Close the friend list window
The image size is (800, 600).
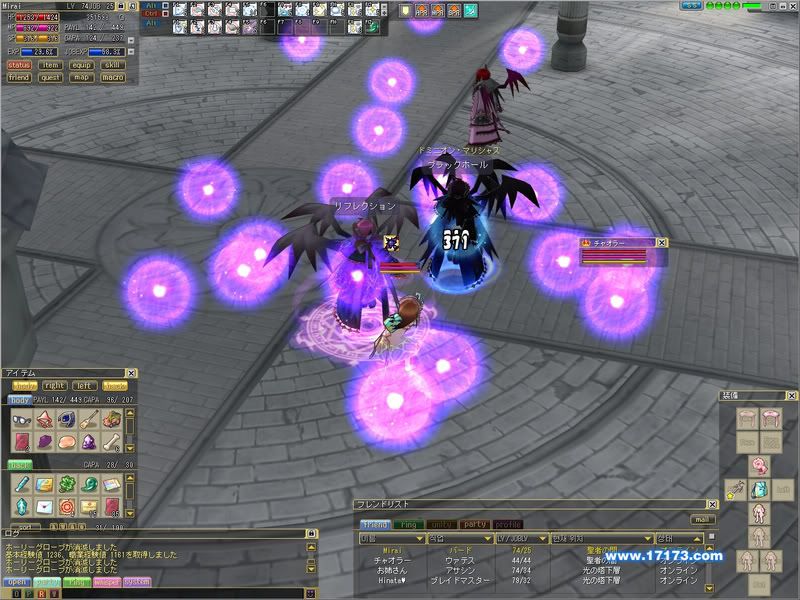[x=712, y=505]
